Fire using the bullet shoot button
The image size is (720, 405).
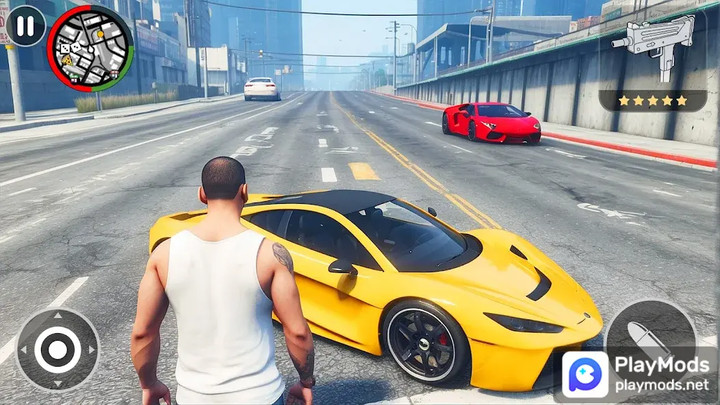[651, 337]
